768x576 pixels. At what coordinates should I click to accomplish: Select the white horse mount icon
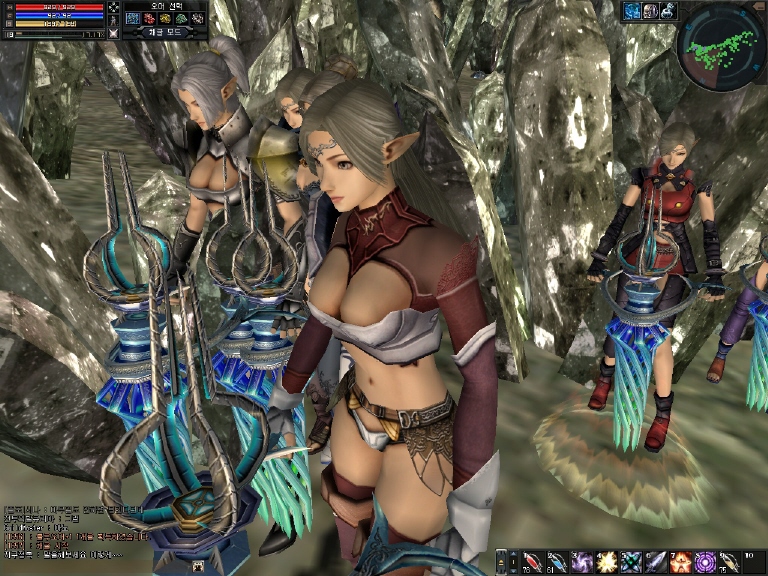[668, 11]
